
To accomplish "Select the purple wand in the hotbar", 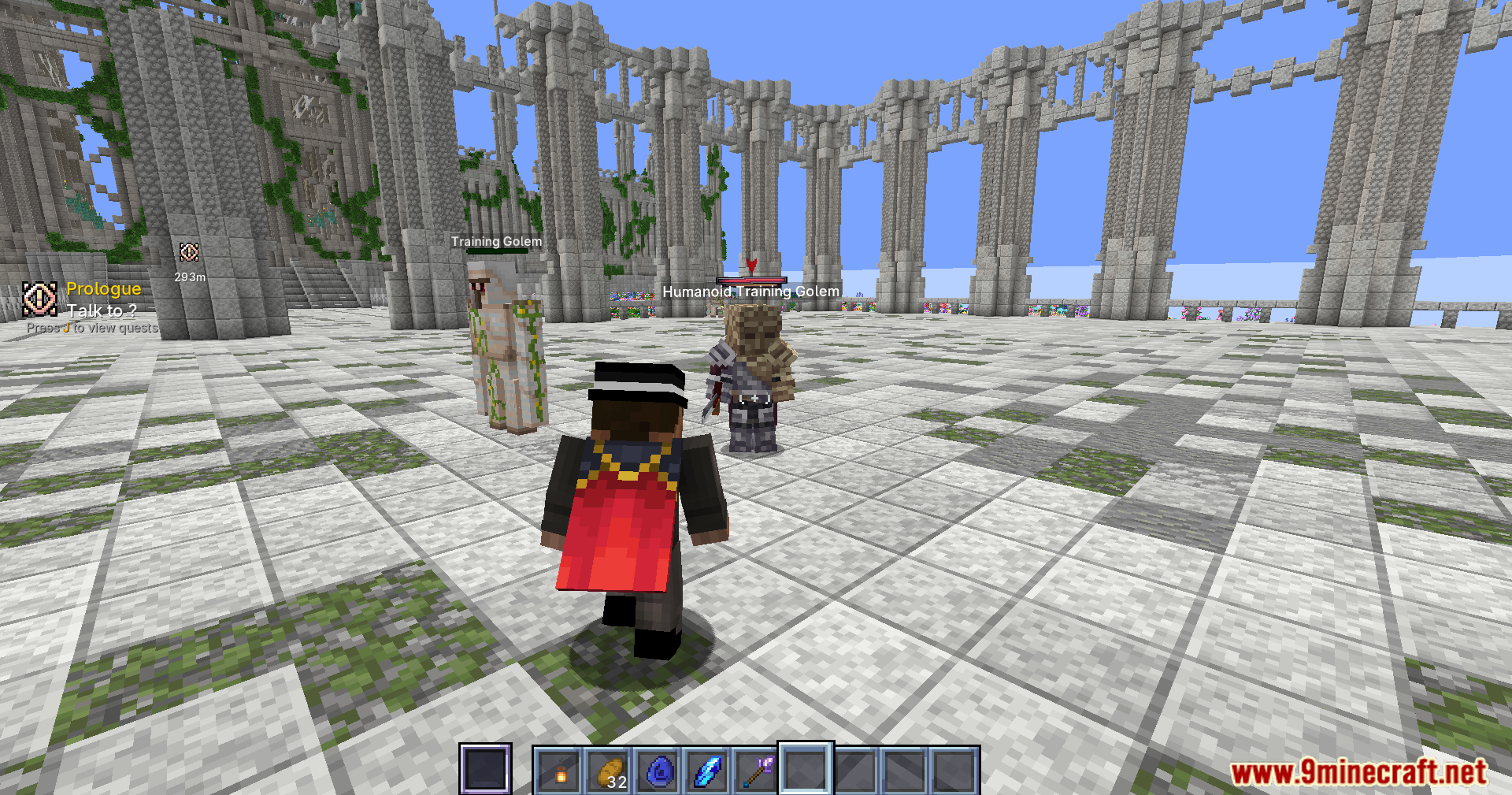I will click(x=756, y=768).
